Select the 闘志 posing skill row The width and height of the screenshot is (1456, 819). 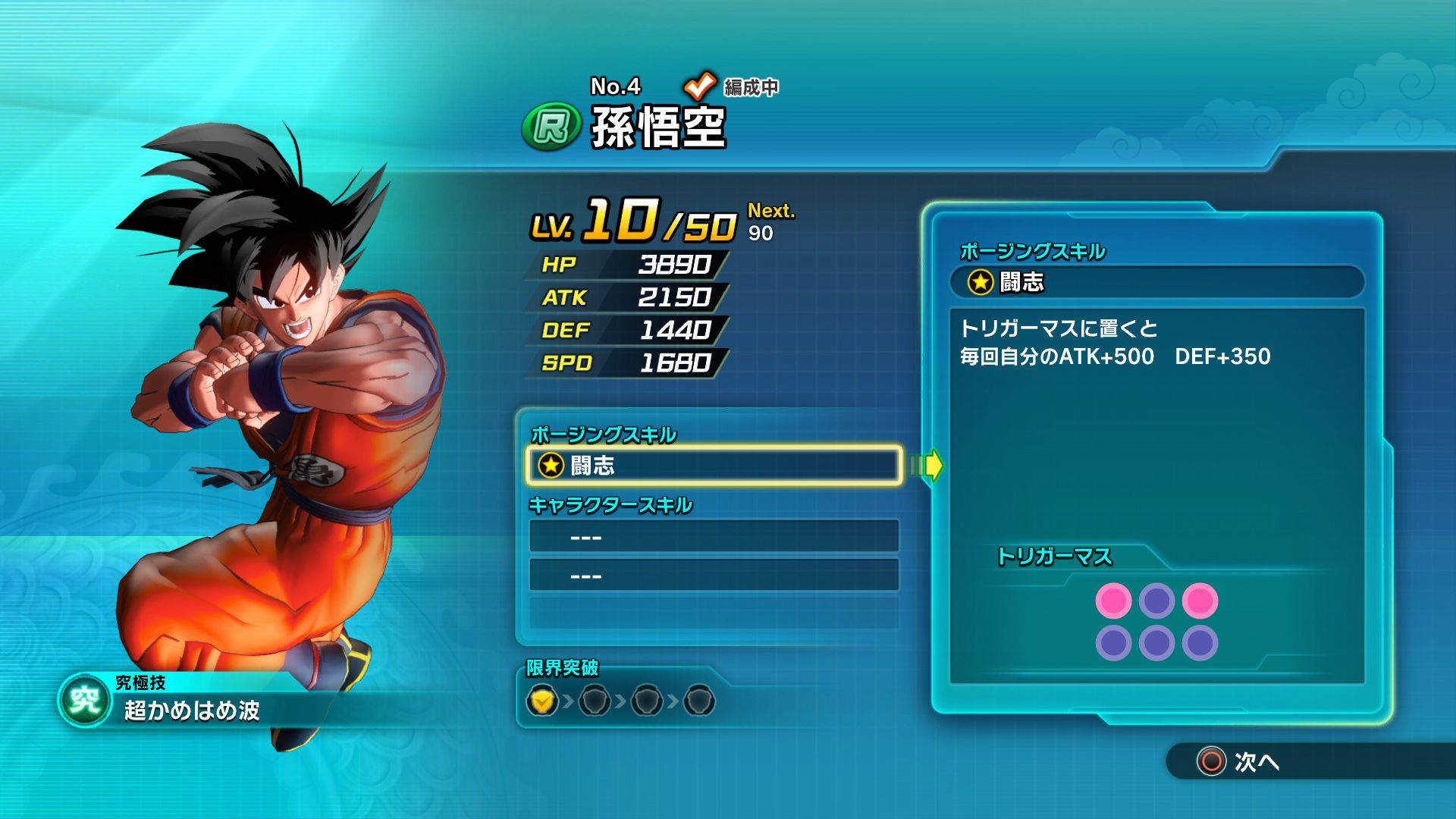[x=713, y=465]
